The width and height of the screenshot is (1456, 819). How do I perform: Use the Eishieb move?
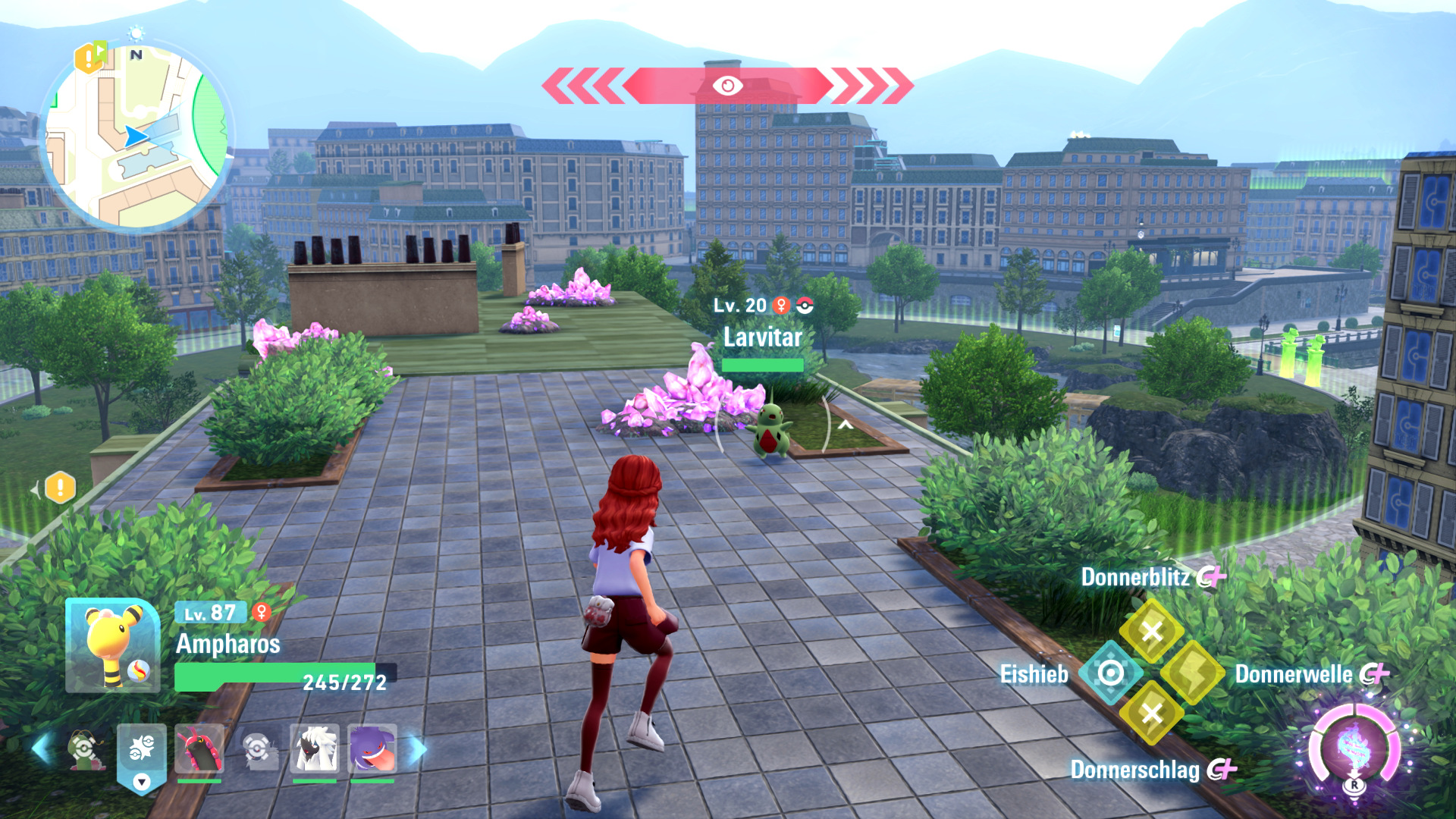[x=1110, y=673]
